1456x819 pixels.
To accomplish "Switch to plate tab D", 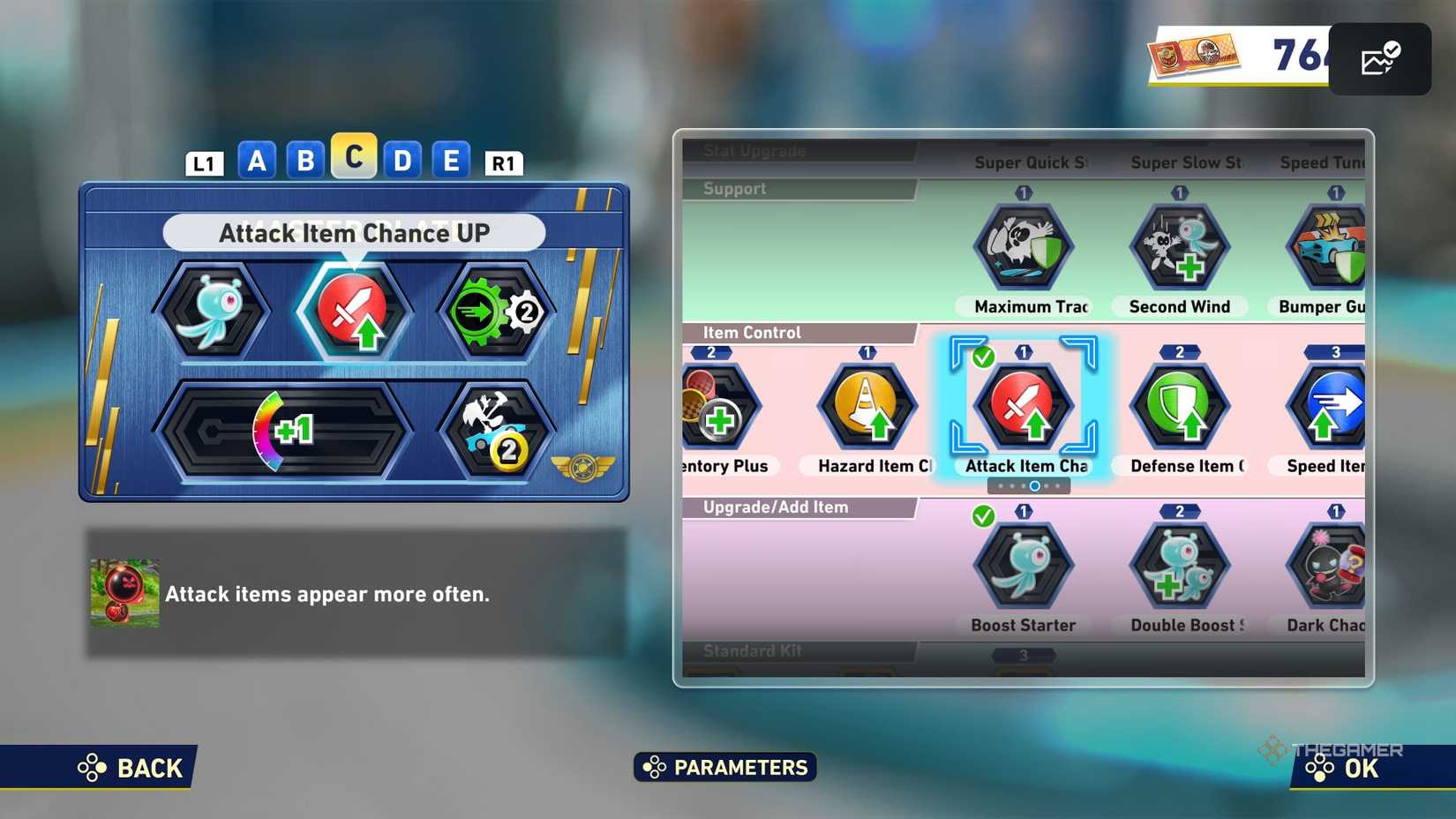I will (x=402, y=161).
